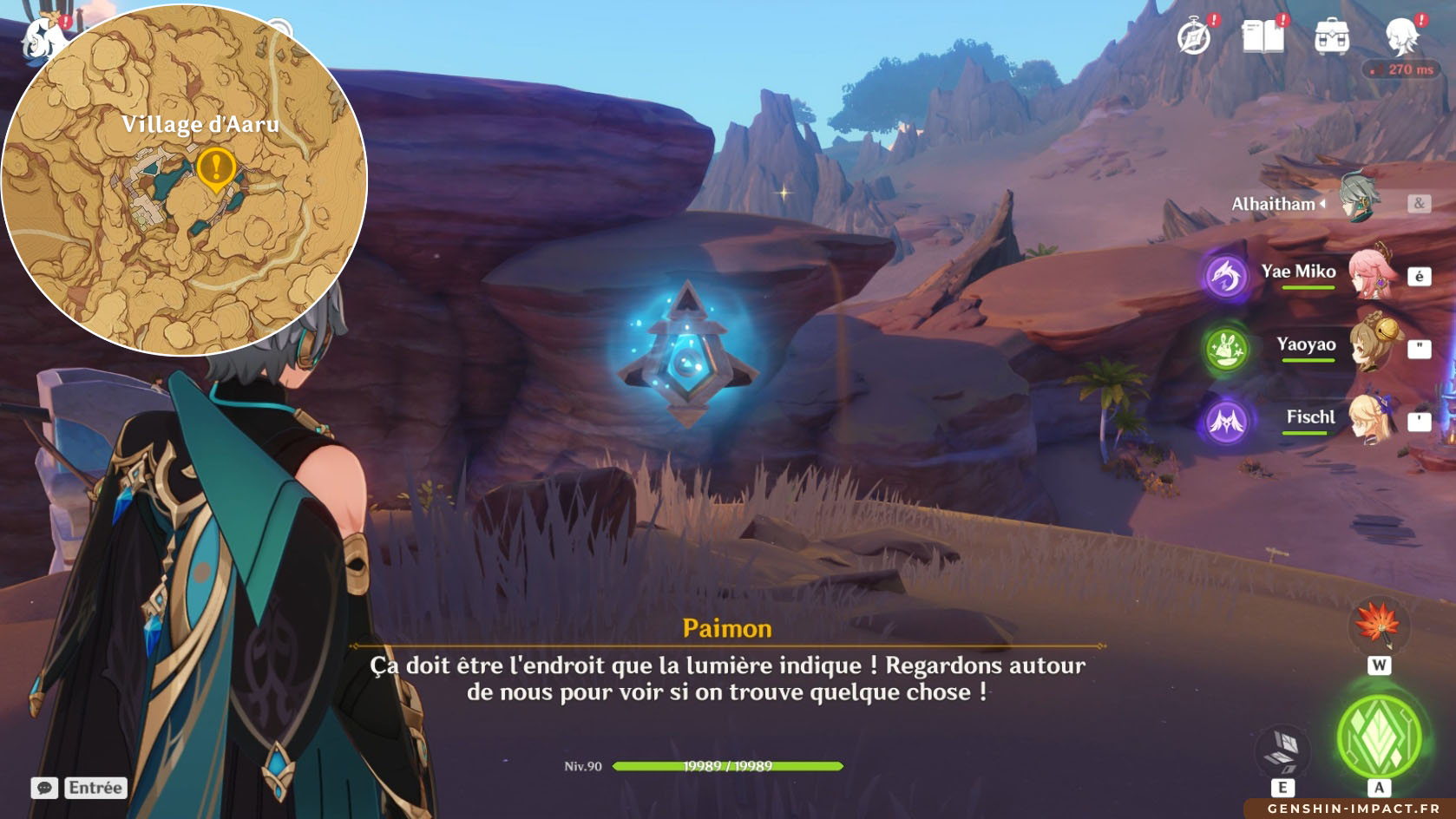
Task: Open the compass events icon
Action: [1194, 37]
